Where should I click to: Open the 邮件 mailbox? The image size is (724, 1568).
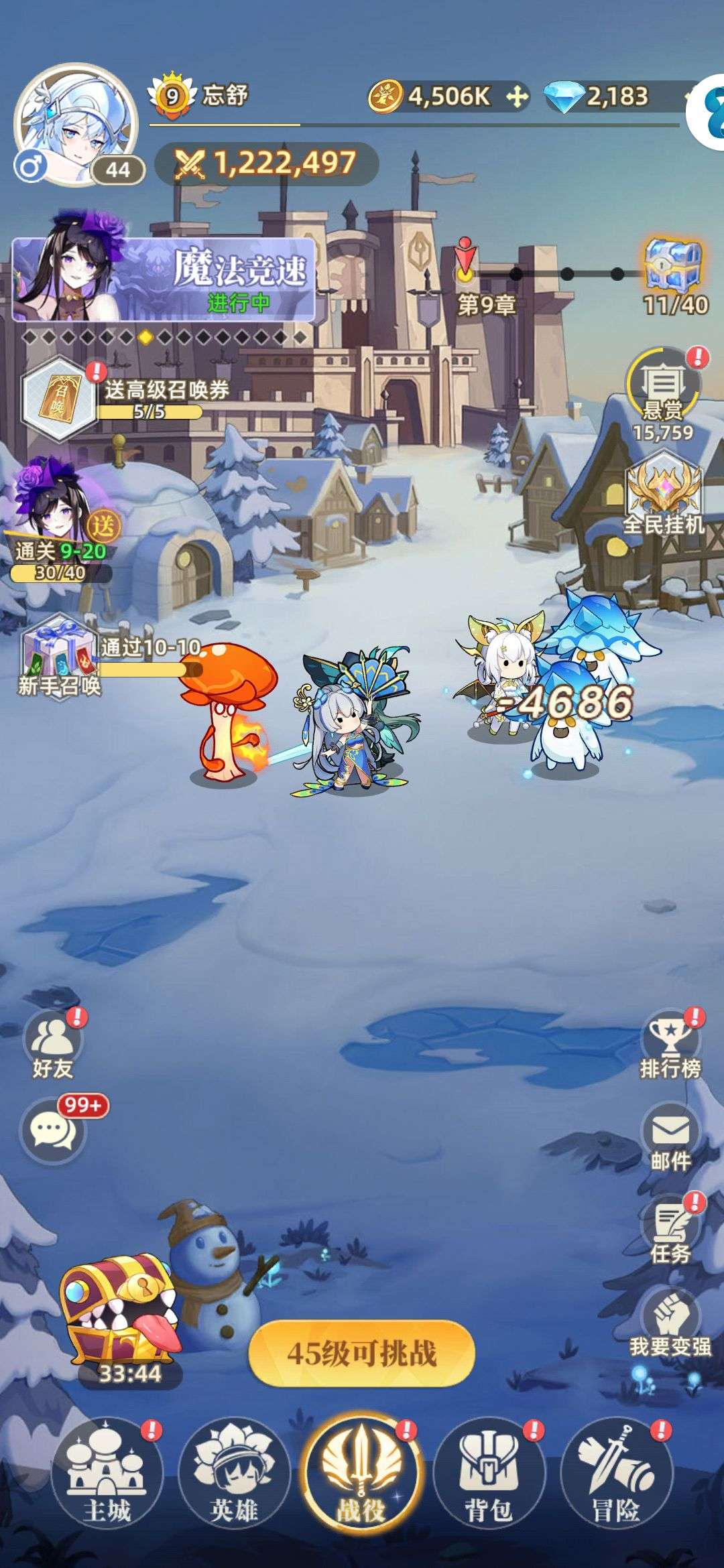click(x=670, y=1136)
